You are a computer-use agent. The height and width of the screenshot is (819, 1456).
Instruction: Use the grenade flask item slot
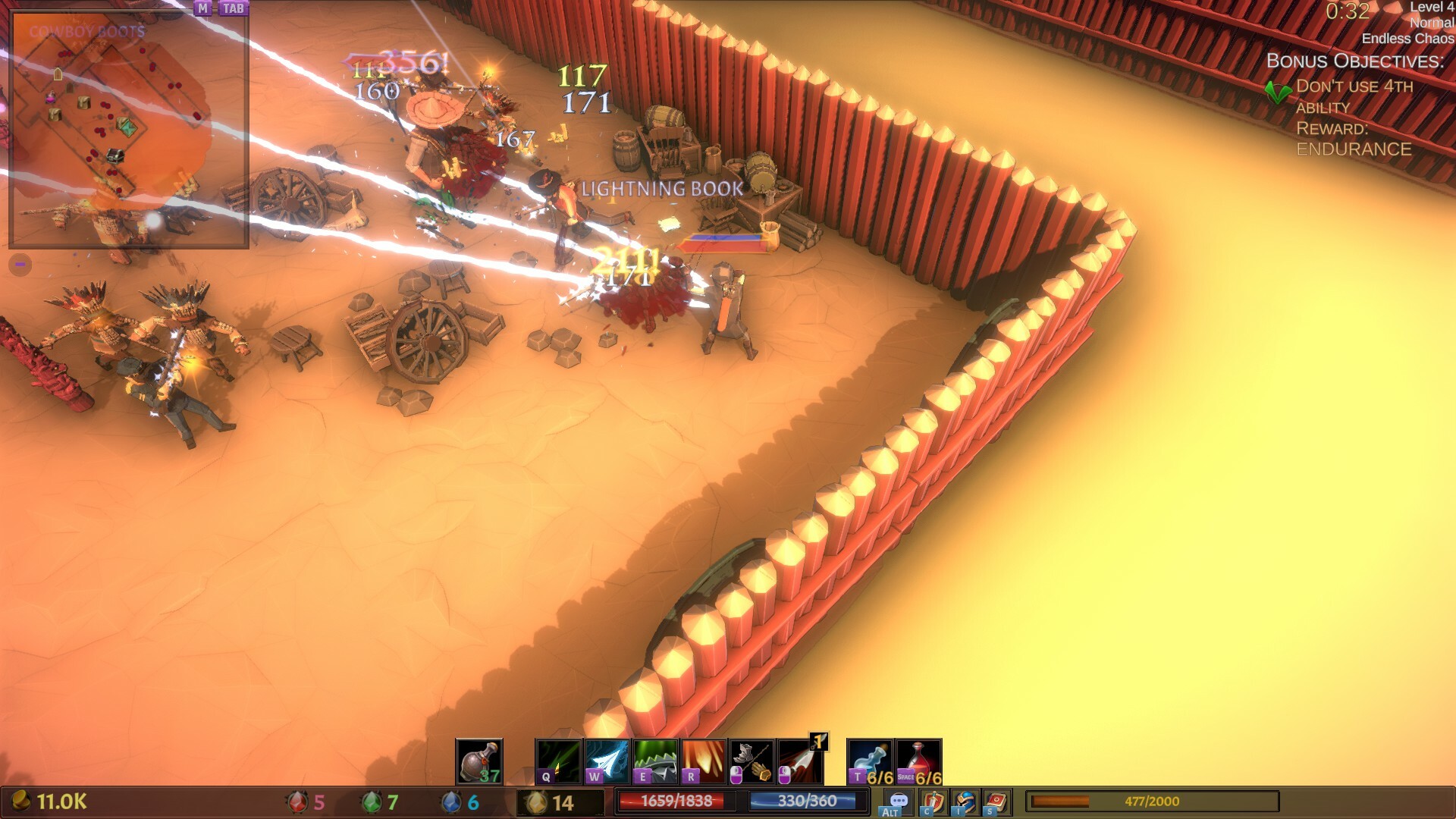click(479, 761)
